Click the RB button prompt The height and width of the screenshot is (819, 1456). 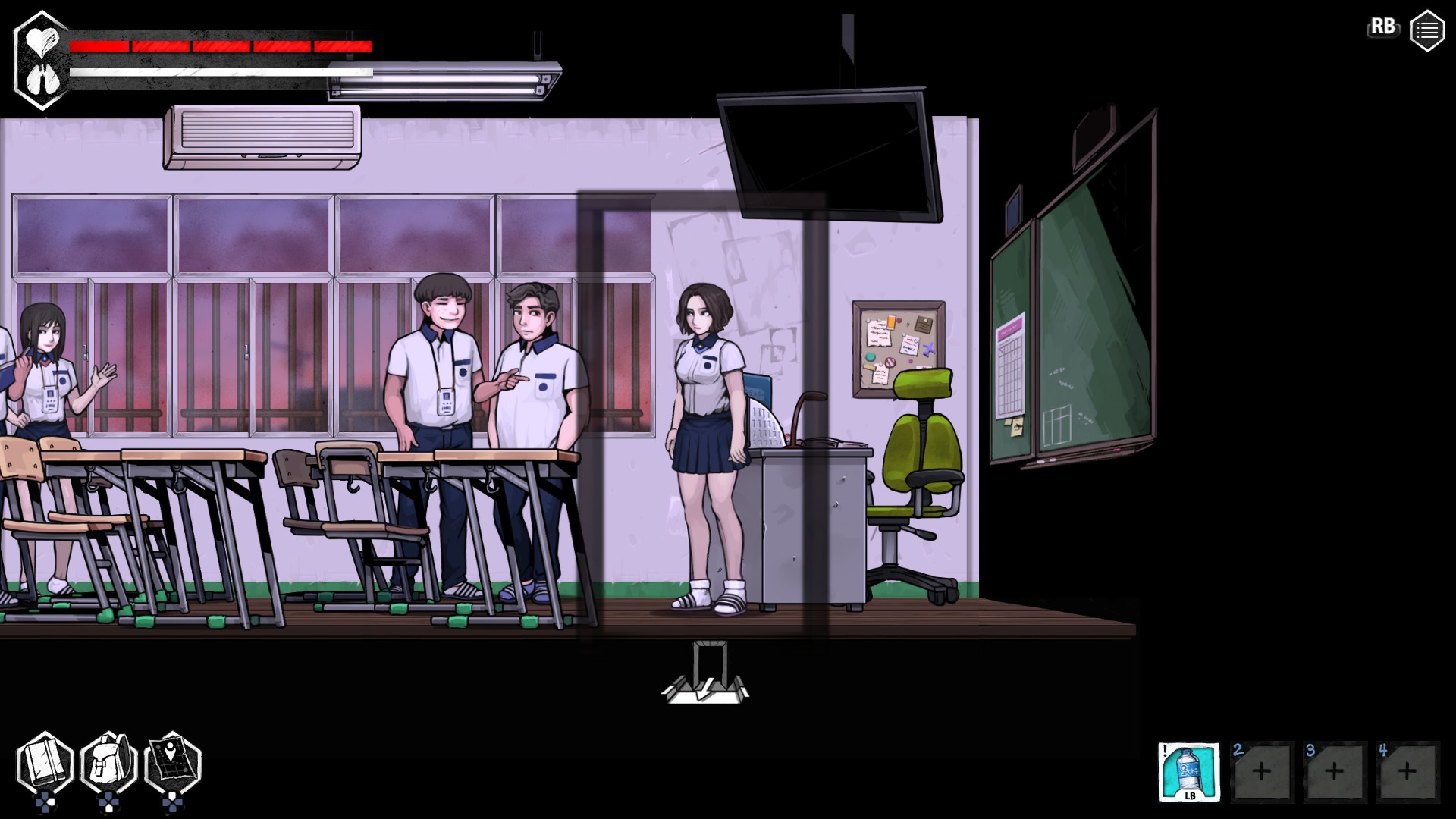(x=1383, y=27)
